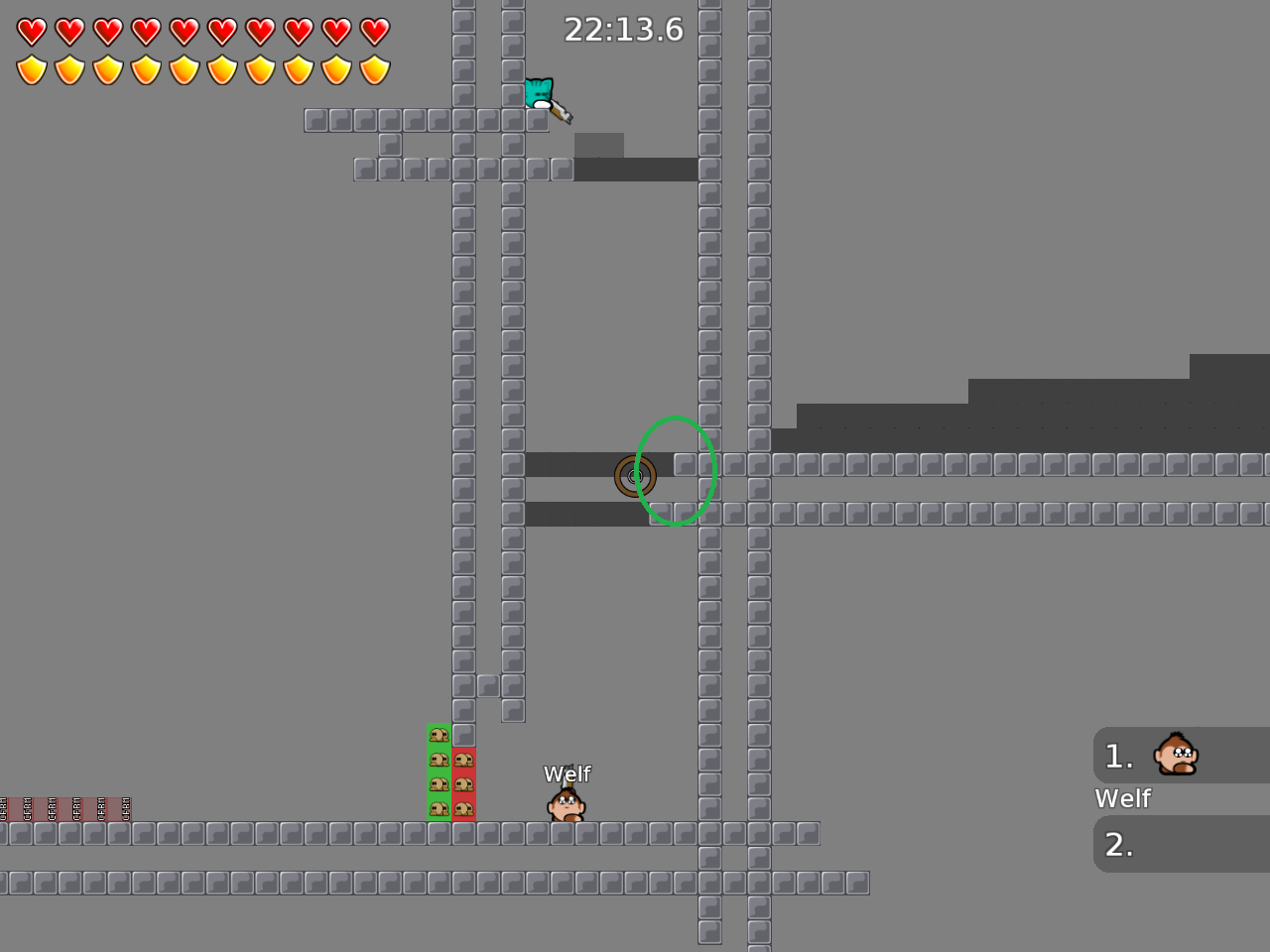
Task: Click the monkey avatar beside rank 1
Action: (1175, 755)
